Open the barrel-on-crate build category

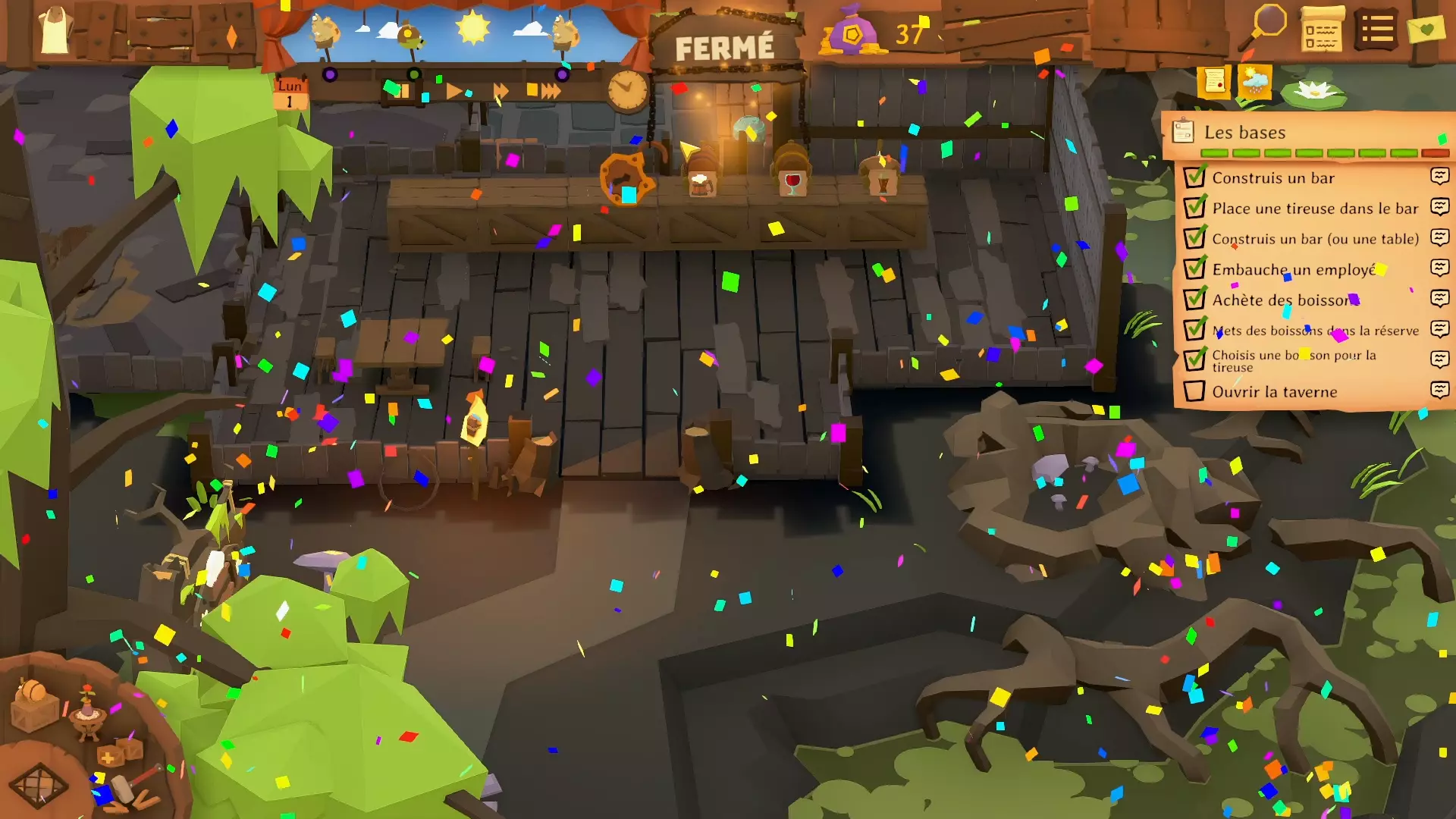34,705
